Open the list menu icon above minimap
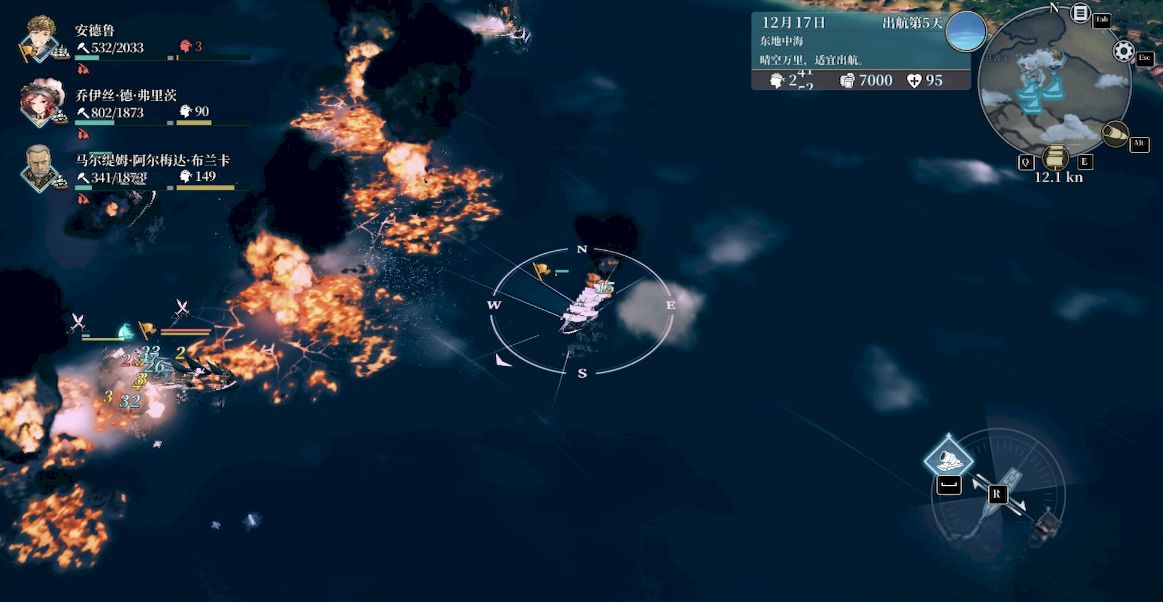The width and height of the screenshot is (1163, 602). coord(1080,14)
